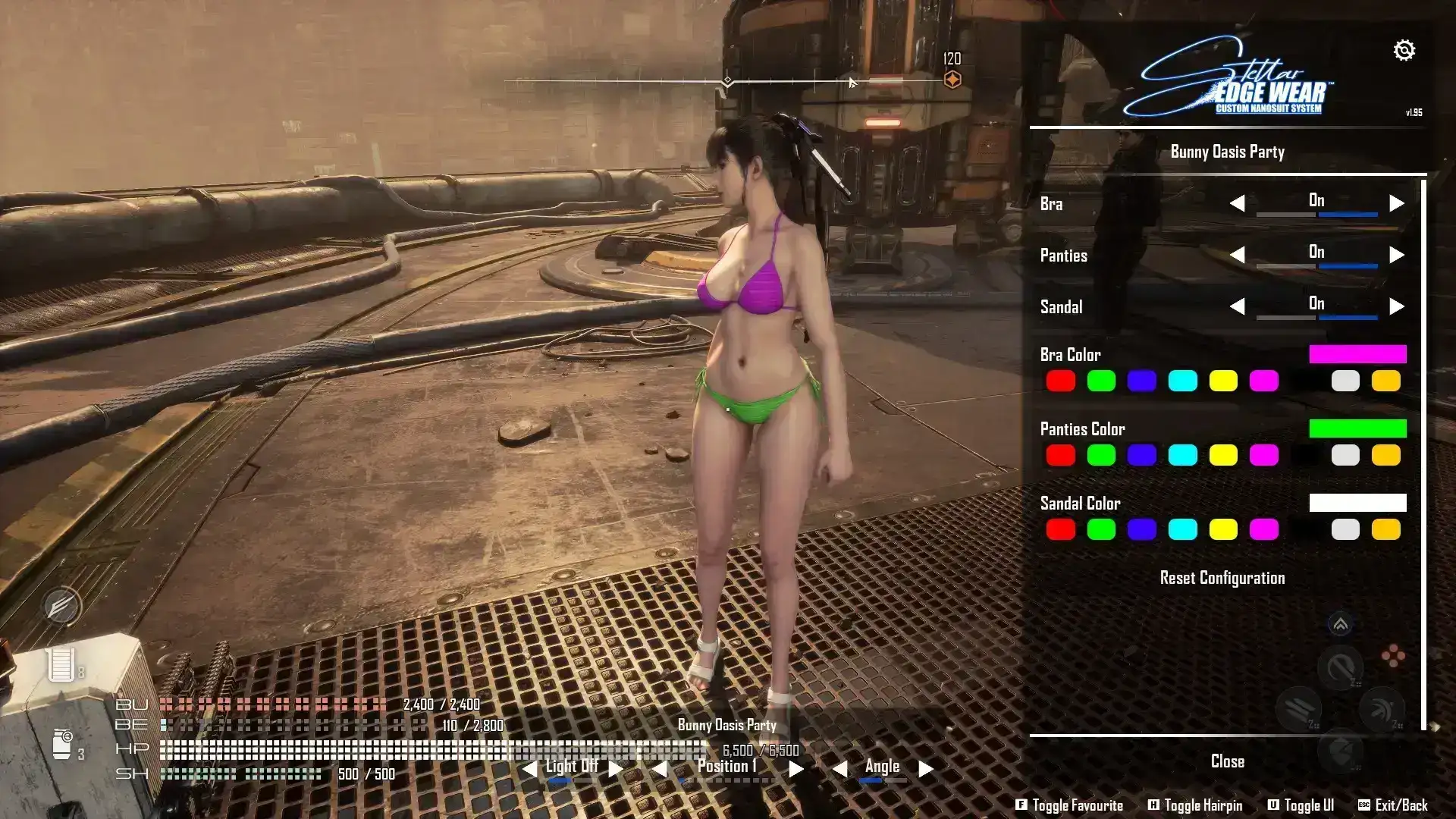The height and width of the screenshot is (819, 1456).
Task: Open the settings gear icon
Action: (1405, 50)
